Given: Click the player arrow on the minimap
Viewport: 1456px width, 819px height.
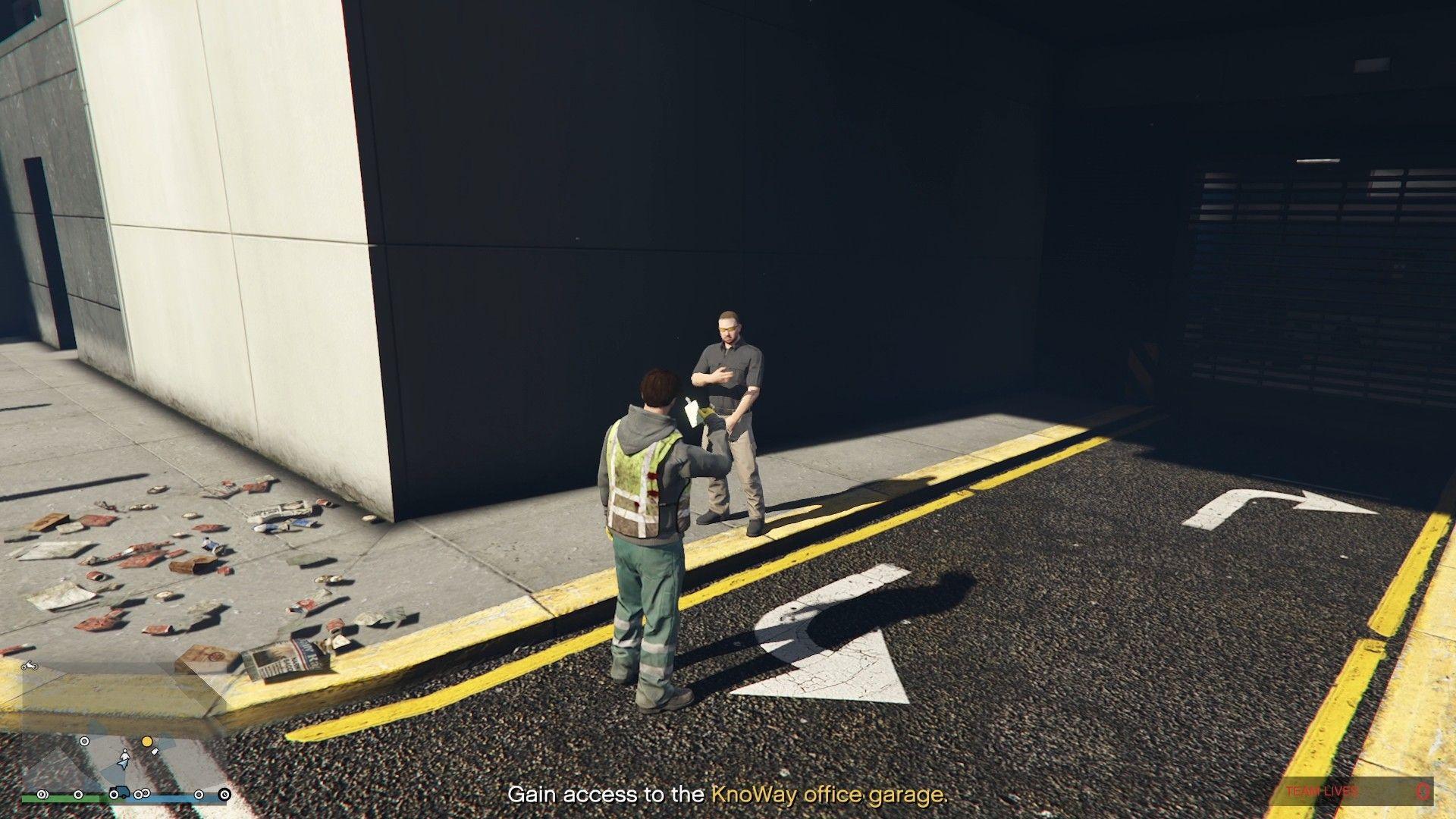Looking at the screenshot, I should (124, 763).
